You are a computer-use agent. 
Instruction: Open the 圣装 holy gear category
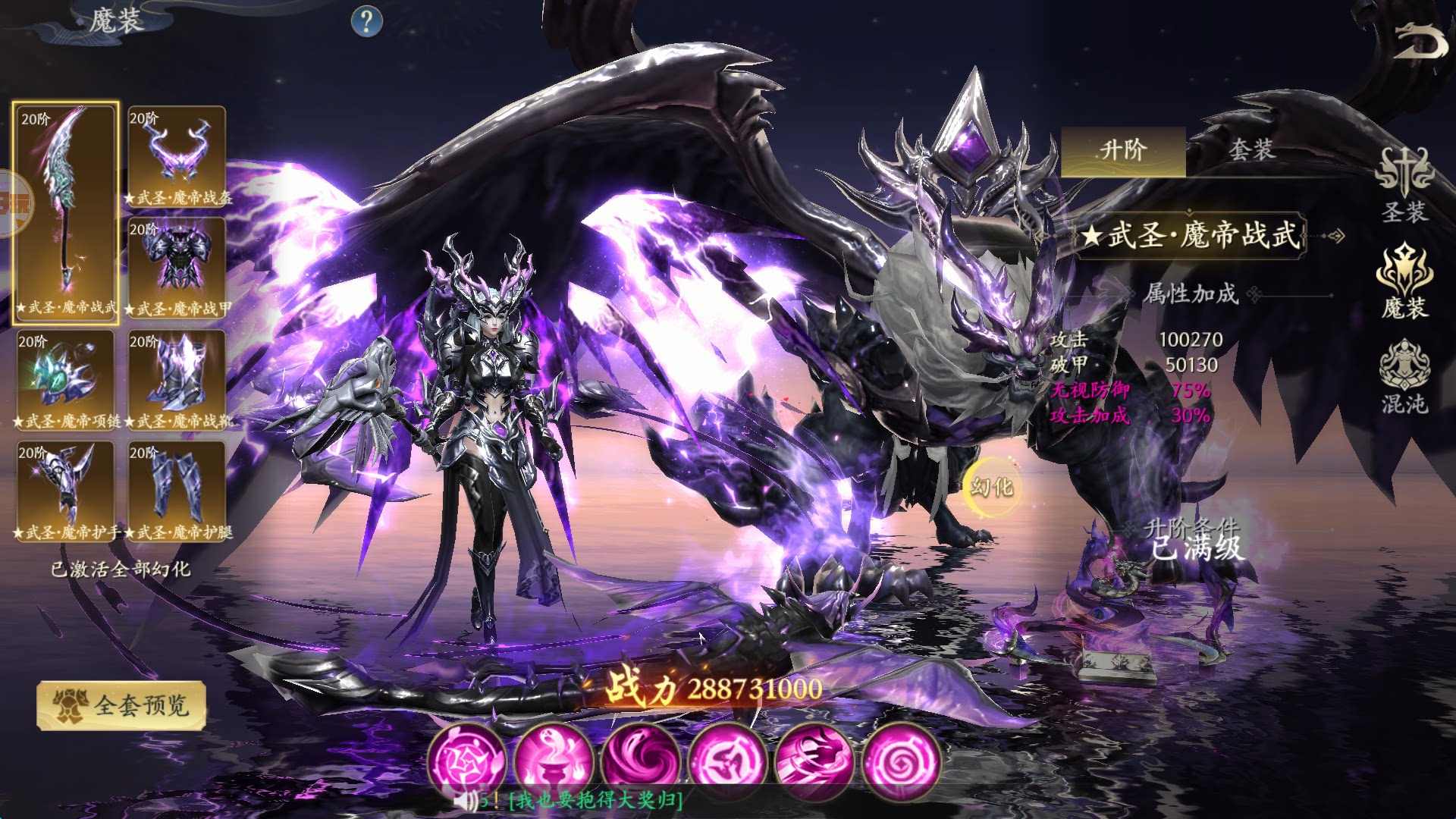click(x=1404, y=186)
